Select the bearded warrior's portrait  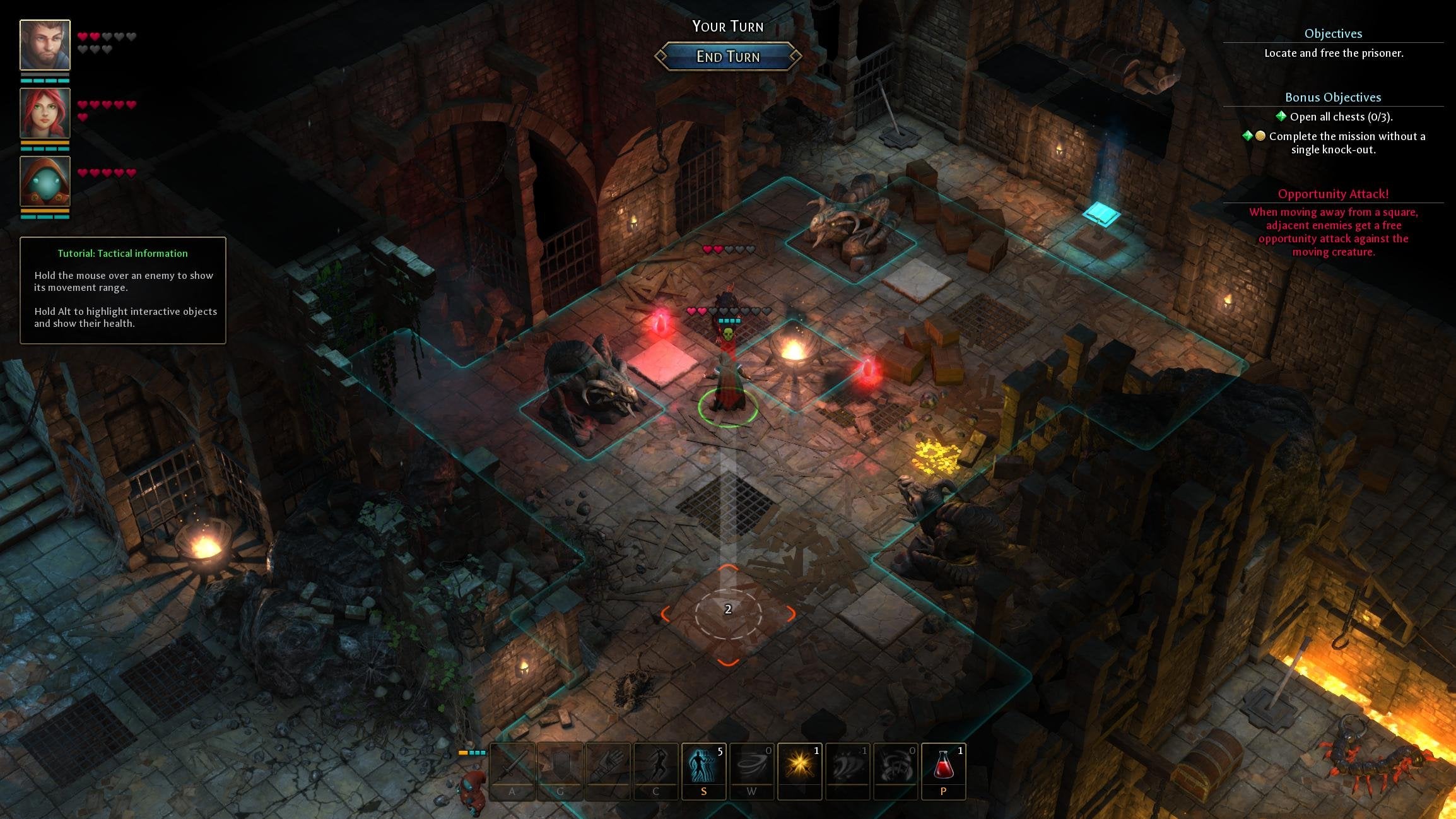pos(44,44)
